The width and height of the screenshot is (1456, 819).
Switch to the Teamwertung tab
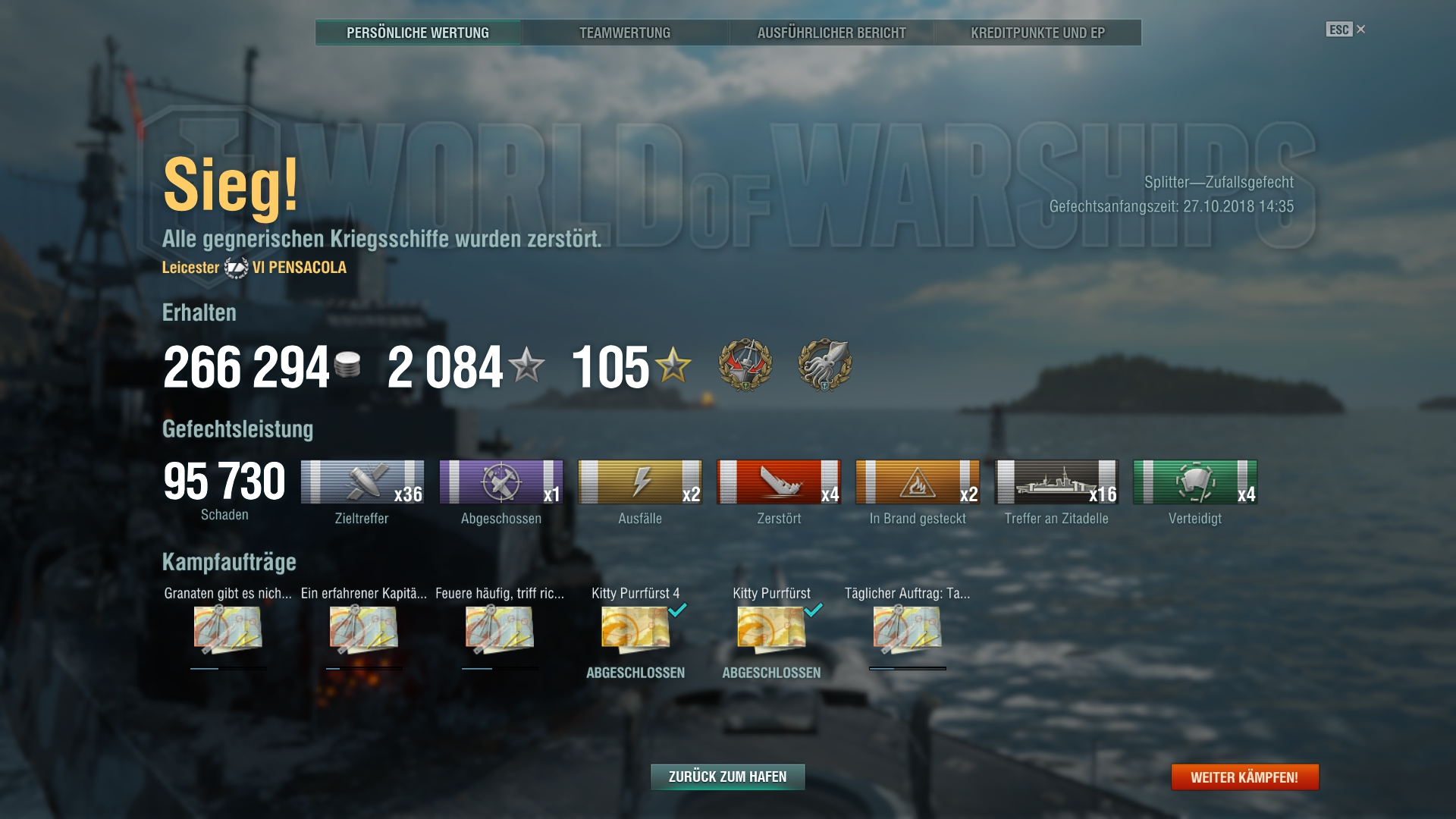tap(625, 33)
